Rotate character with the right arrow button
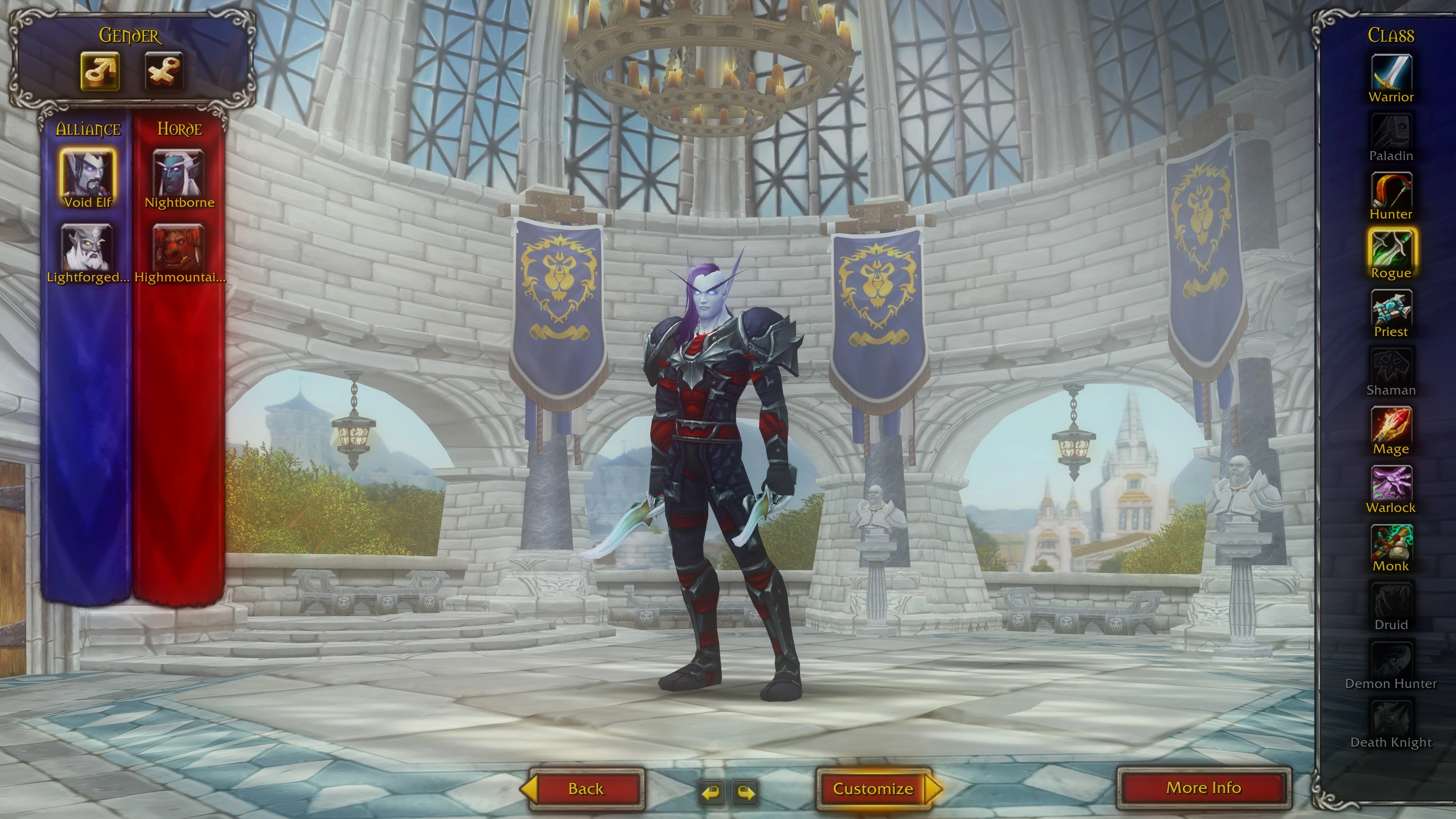Viewport: 1456px width, 819px height. click(745, 792)
